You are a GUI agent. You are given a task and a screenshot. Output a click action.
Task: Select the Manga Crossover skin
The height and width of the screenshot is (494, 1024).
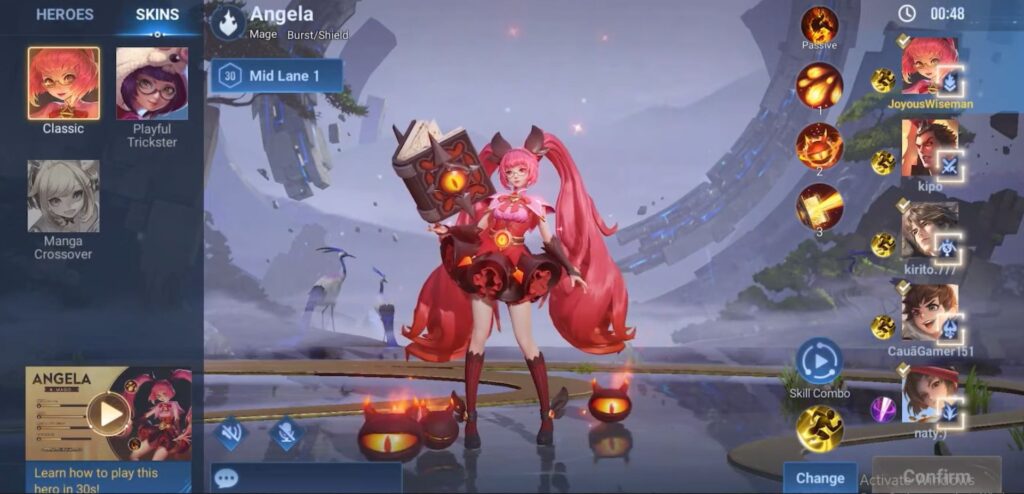click(x=63, y=196)
